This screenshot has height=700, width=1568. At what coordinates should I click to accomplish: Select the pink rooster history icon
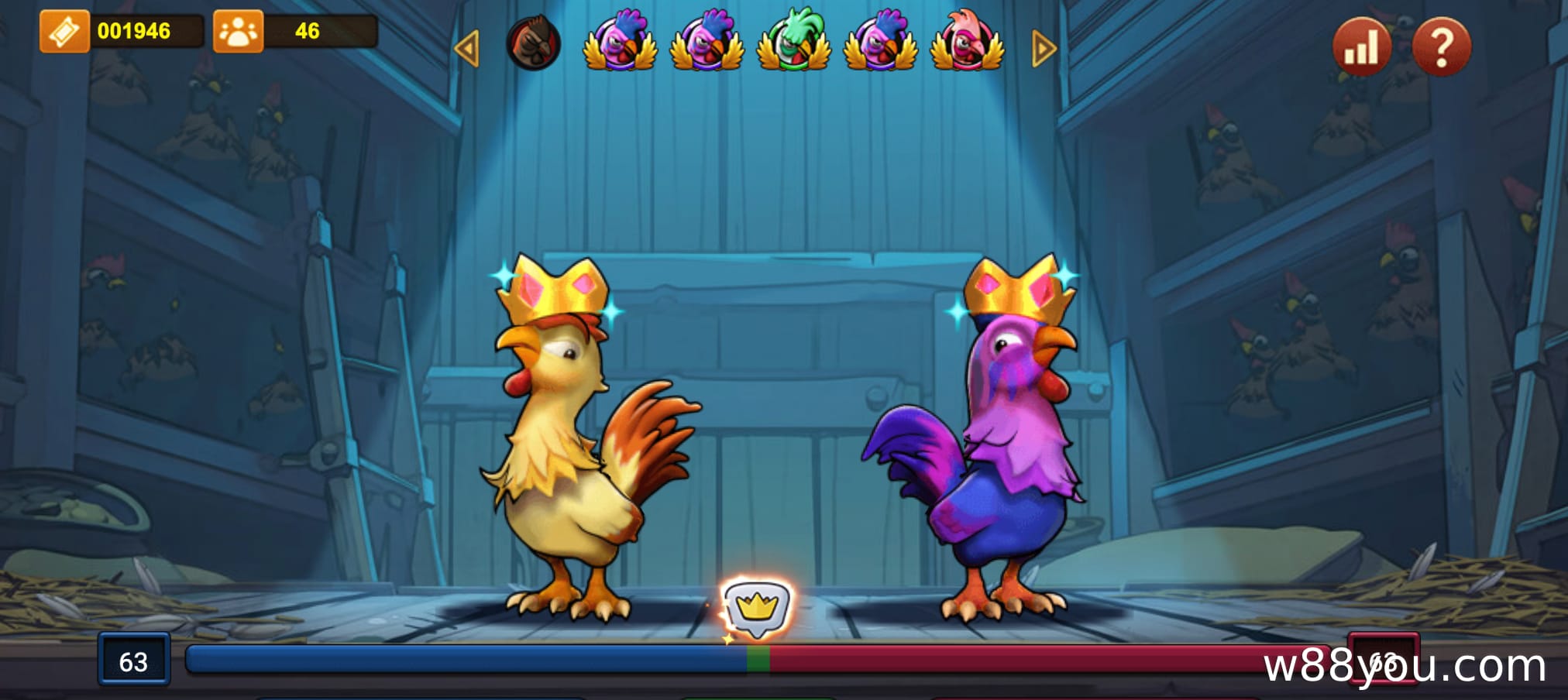967,41
